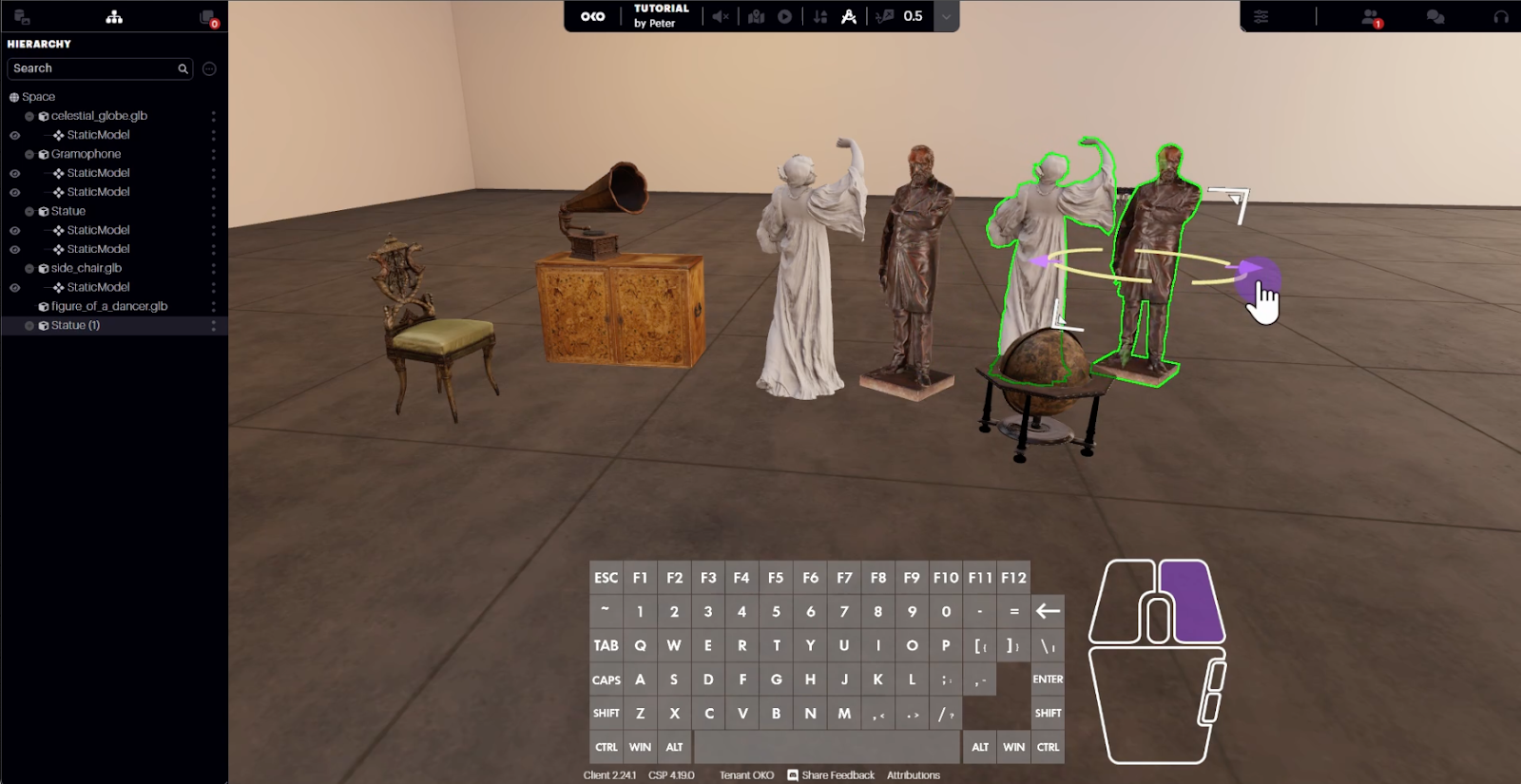Hide the side_chair.glb StaticModel via eye icon
The width and height of the screenshot is (1521, 784).
tap(14, 287)
